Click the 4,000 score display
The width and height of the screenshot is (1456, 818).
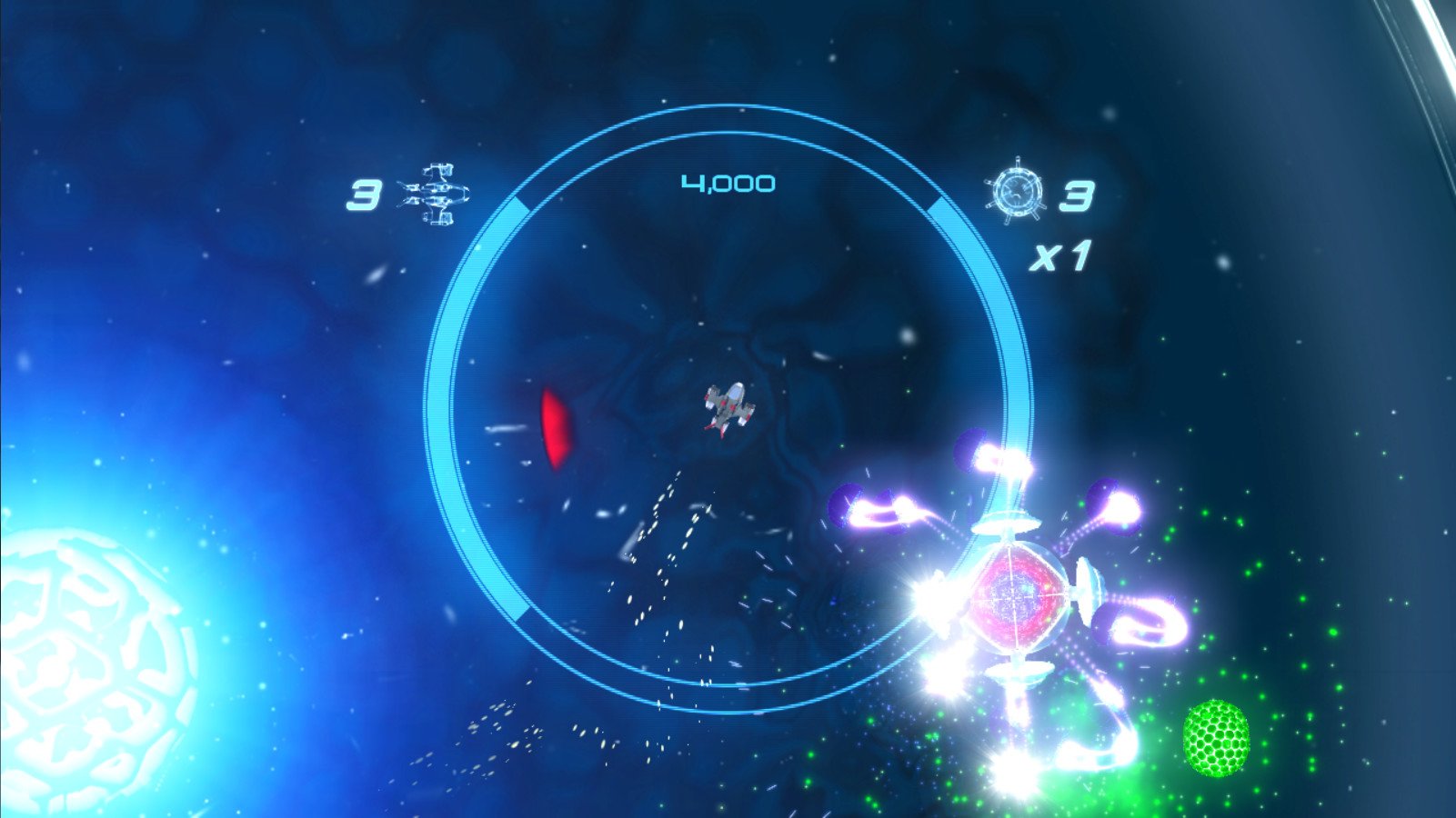point(728,181)
